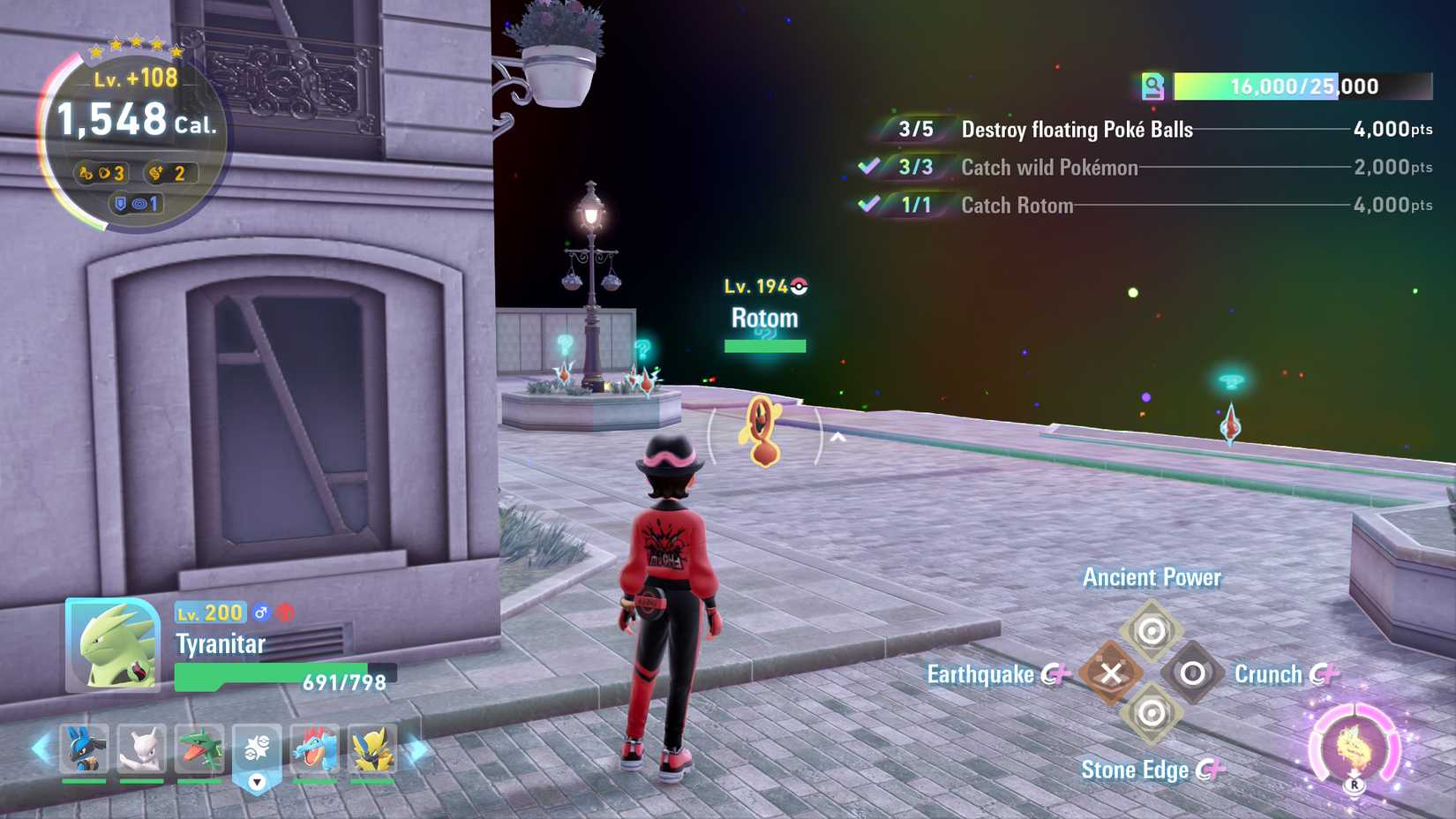
Task: Switch to the Zeraora party slot
Action: coord(372,750)
